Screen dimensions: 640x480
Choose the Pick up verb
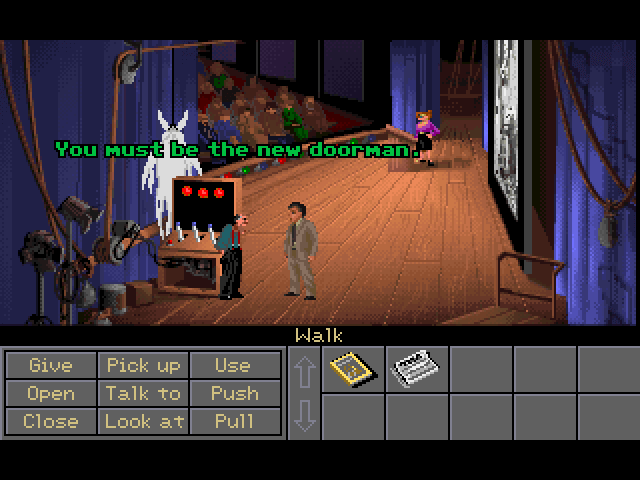(x=143, y=365)
